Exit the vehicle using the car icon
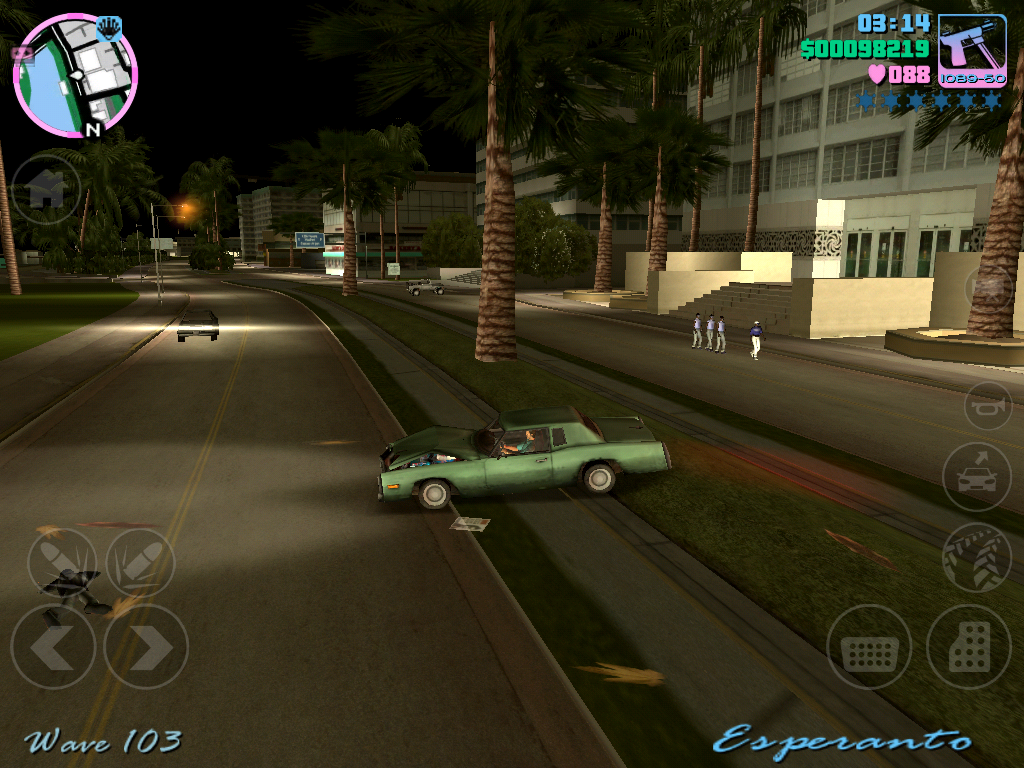The height and width of the screenshot is (768, 1024). coord(976,477)
